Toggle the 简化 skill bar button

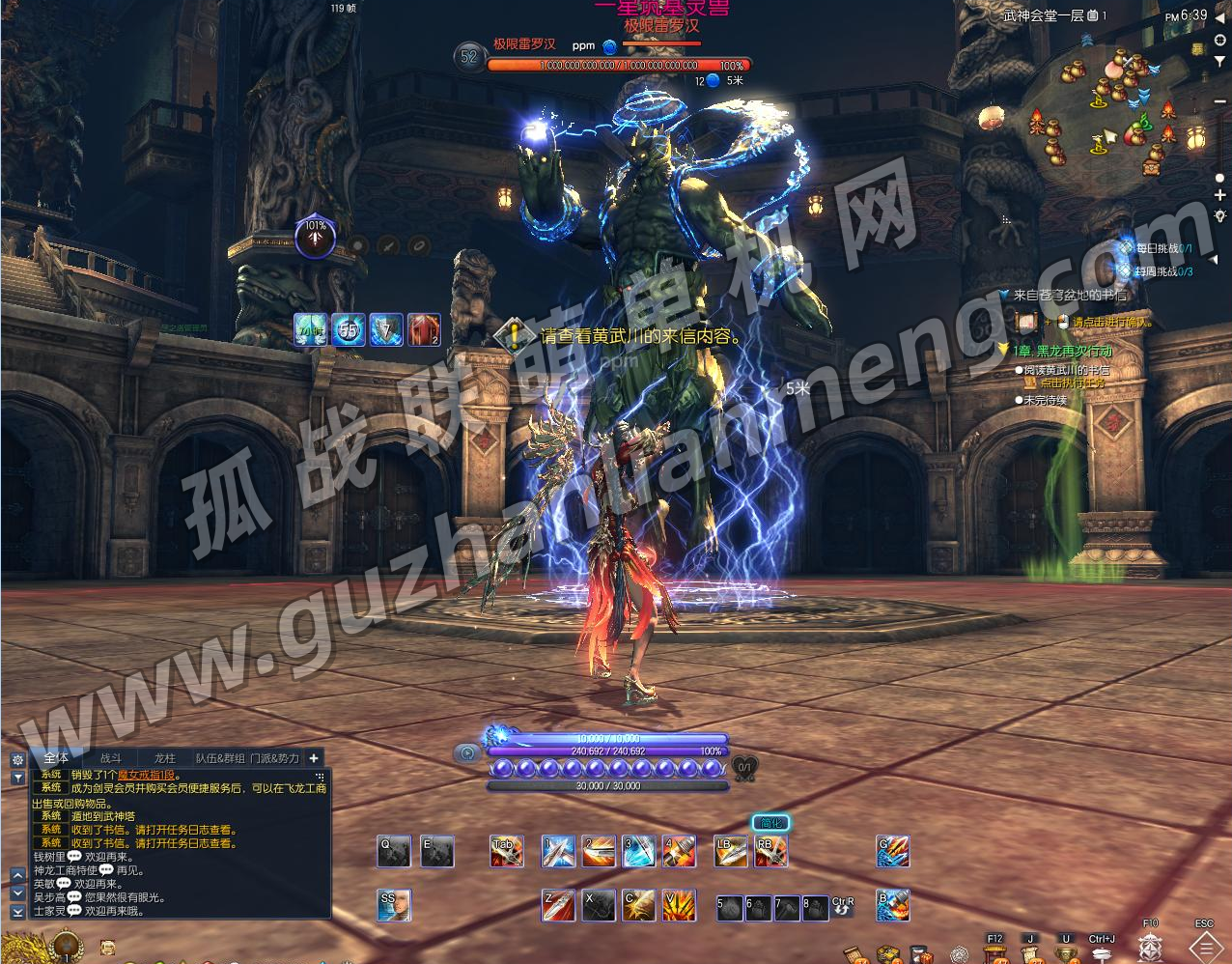[770, 823]
